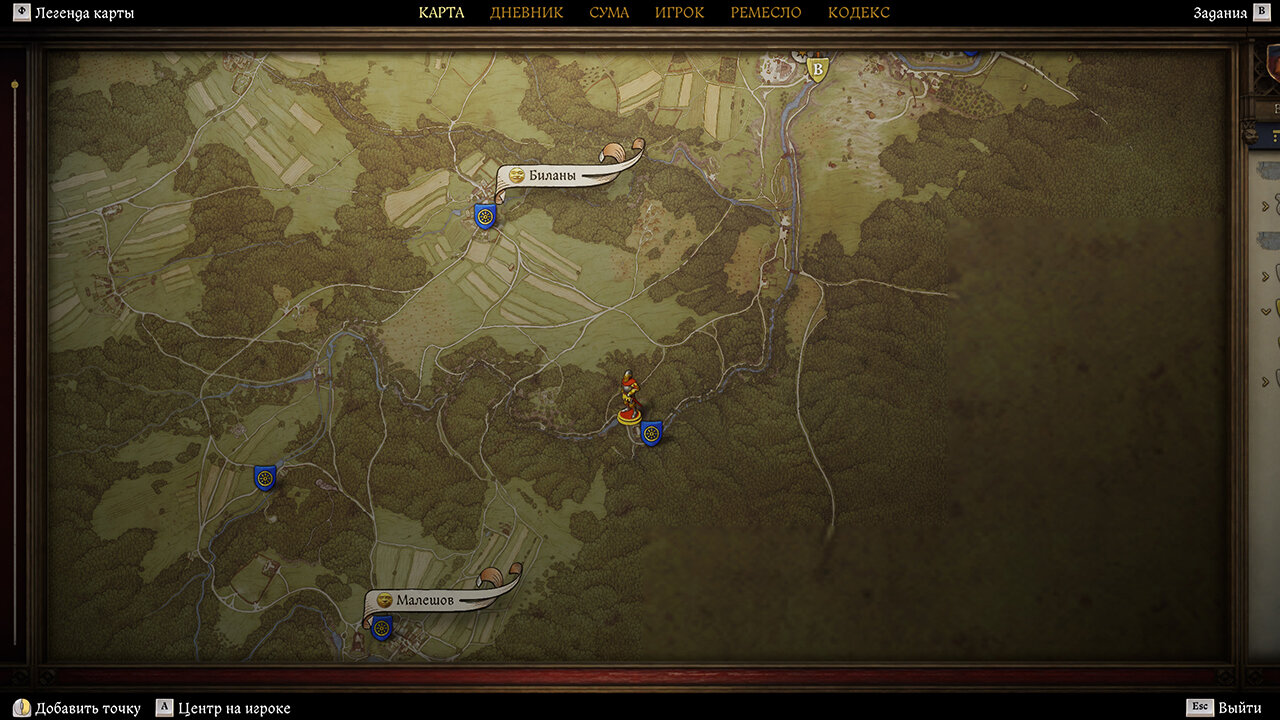Select the yellow shield marker at the map's top
1280x720 pixels.
pos(818,69)
